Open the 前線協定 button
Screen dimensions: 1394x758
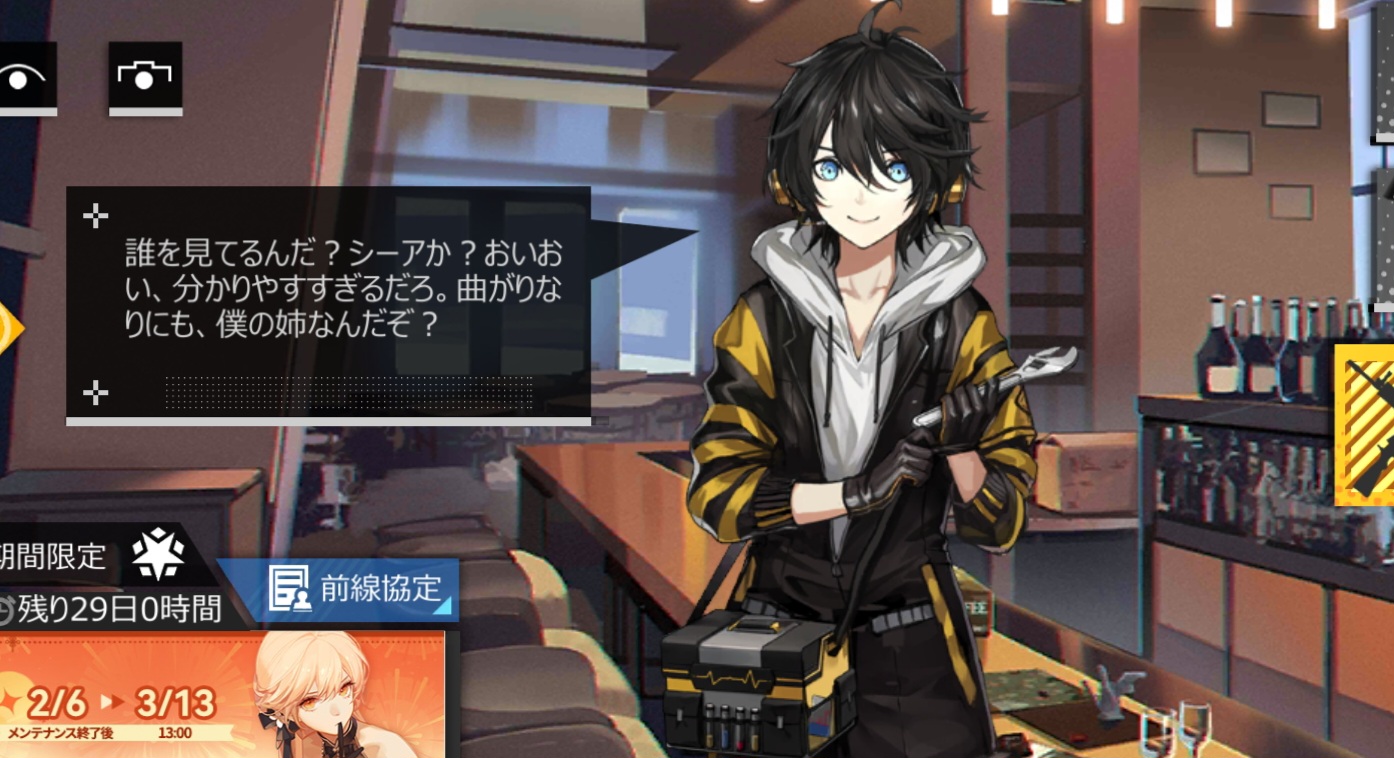[338, 589]
